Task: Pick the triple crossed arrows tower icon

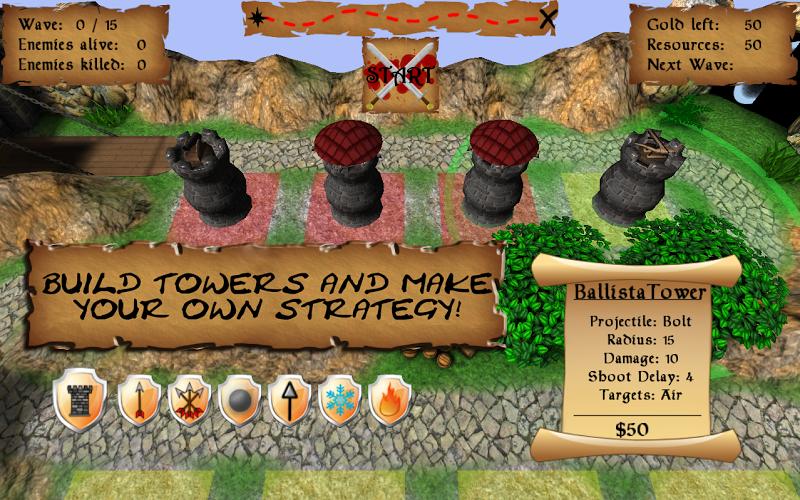Action: [189, 401]
